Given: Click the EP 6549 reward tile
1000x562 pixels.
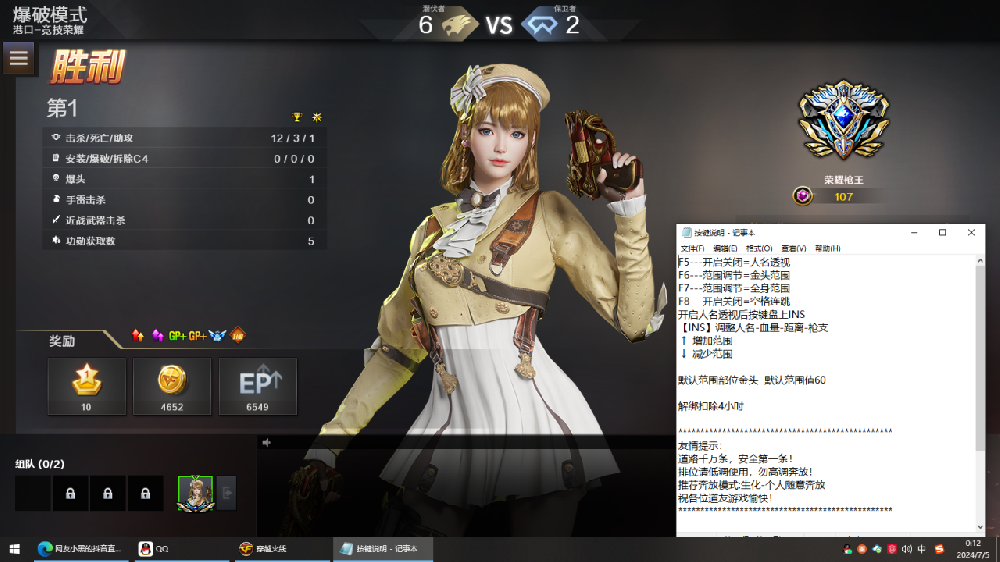Looking at the screenshot, I should (258, 386).
